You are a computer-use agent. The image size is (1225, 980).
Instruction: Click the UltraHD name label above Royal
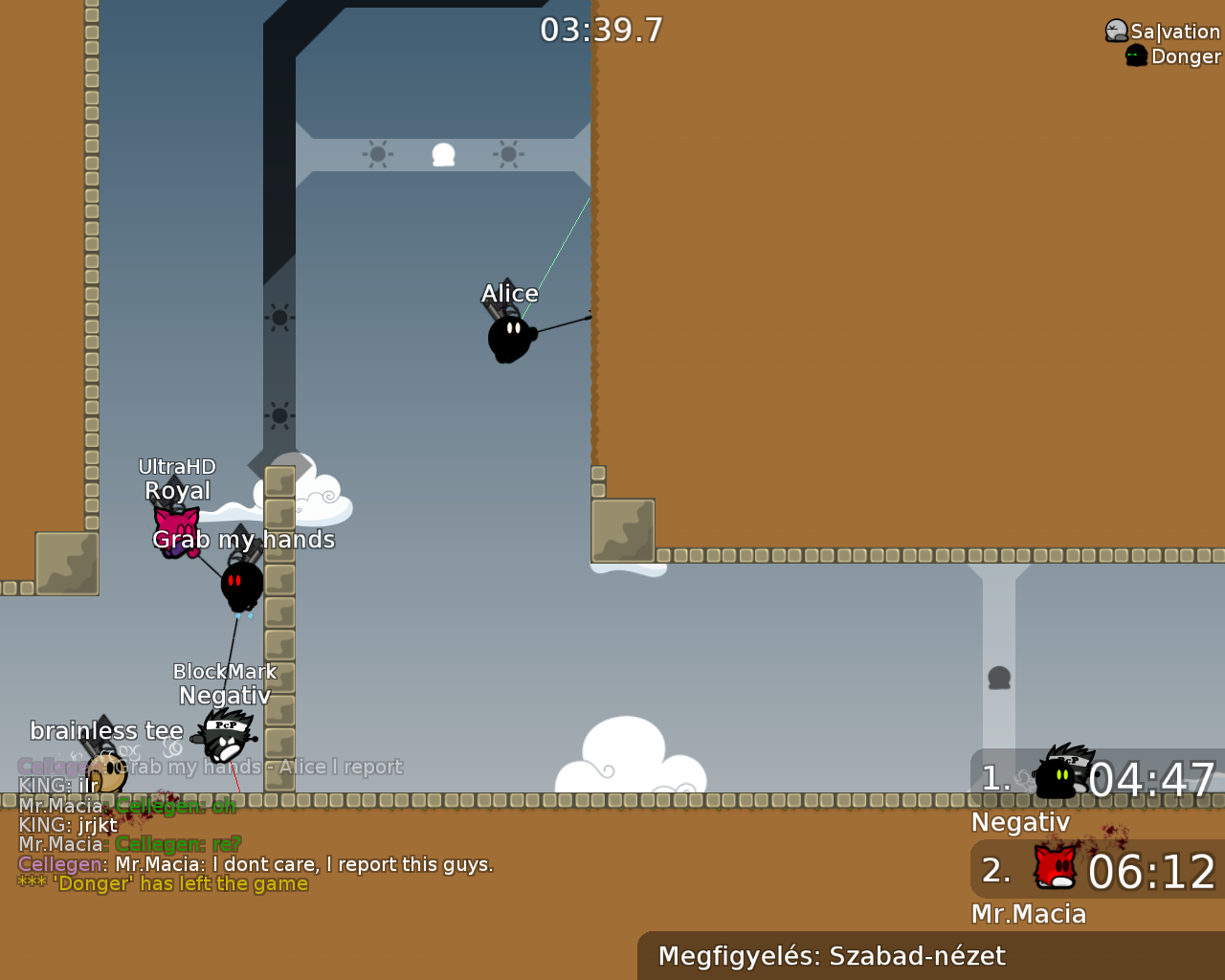click(x=177, y=466)
